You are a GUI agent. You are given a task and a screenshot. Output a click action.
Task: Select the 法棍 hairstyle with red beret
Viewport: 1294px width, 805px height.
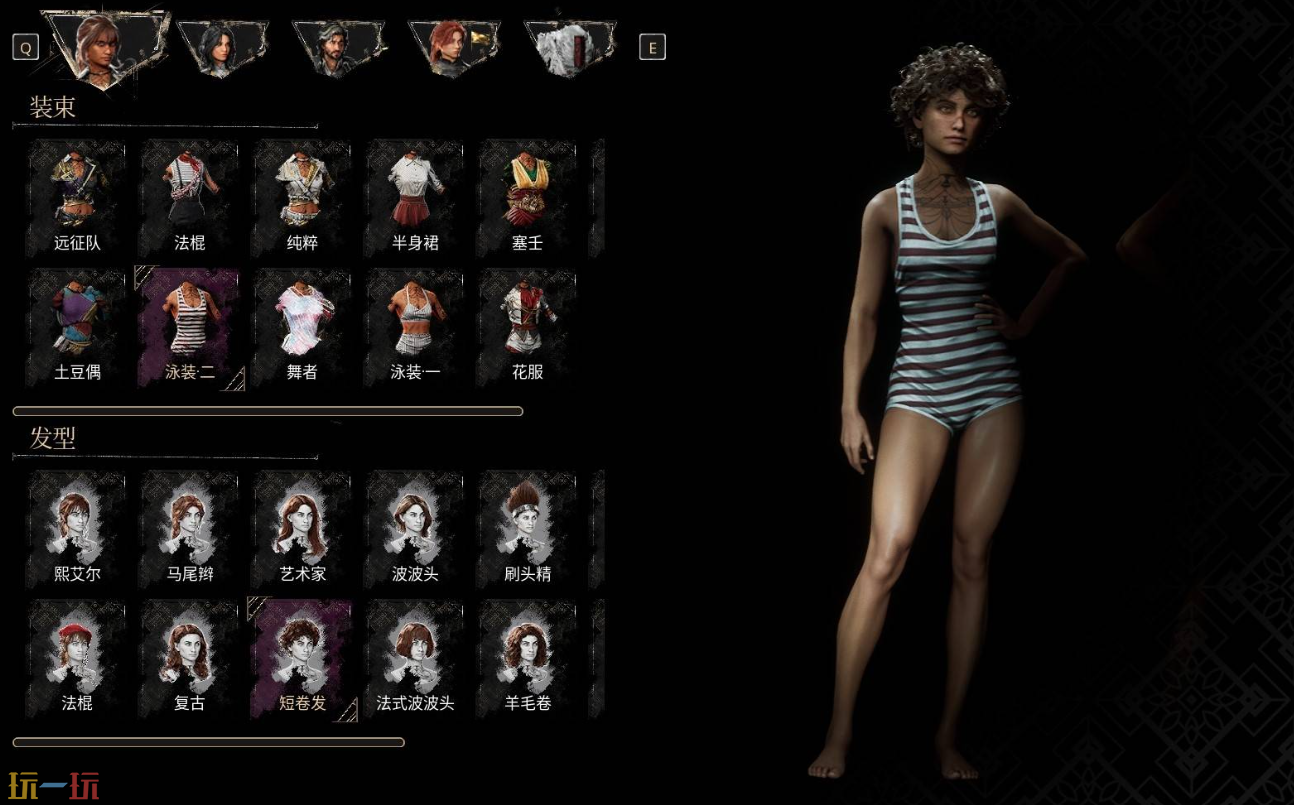tap(77, 658)
